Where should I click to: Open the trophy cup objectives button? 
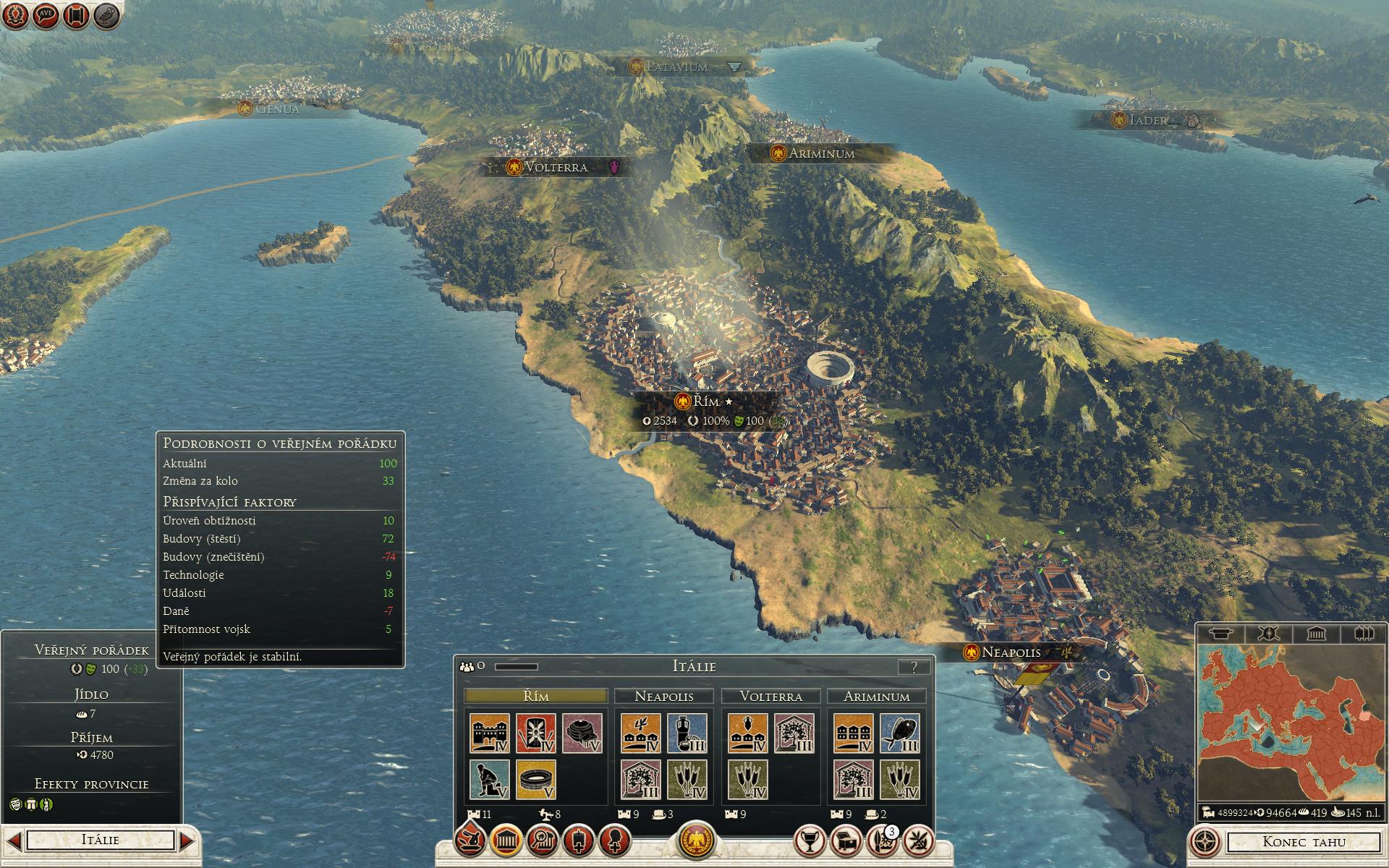(810, 841)
